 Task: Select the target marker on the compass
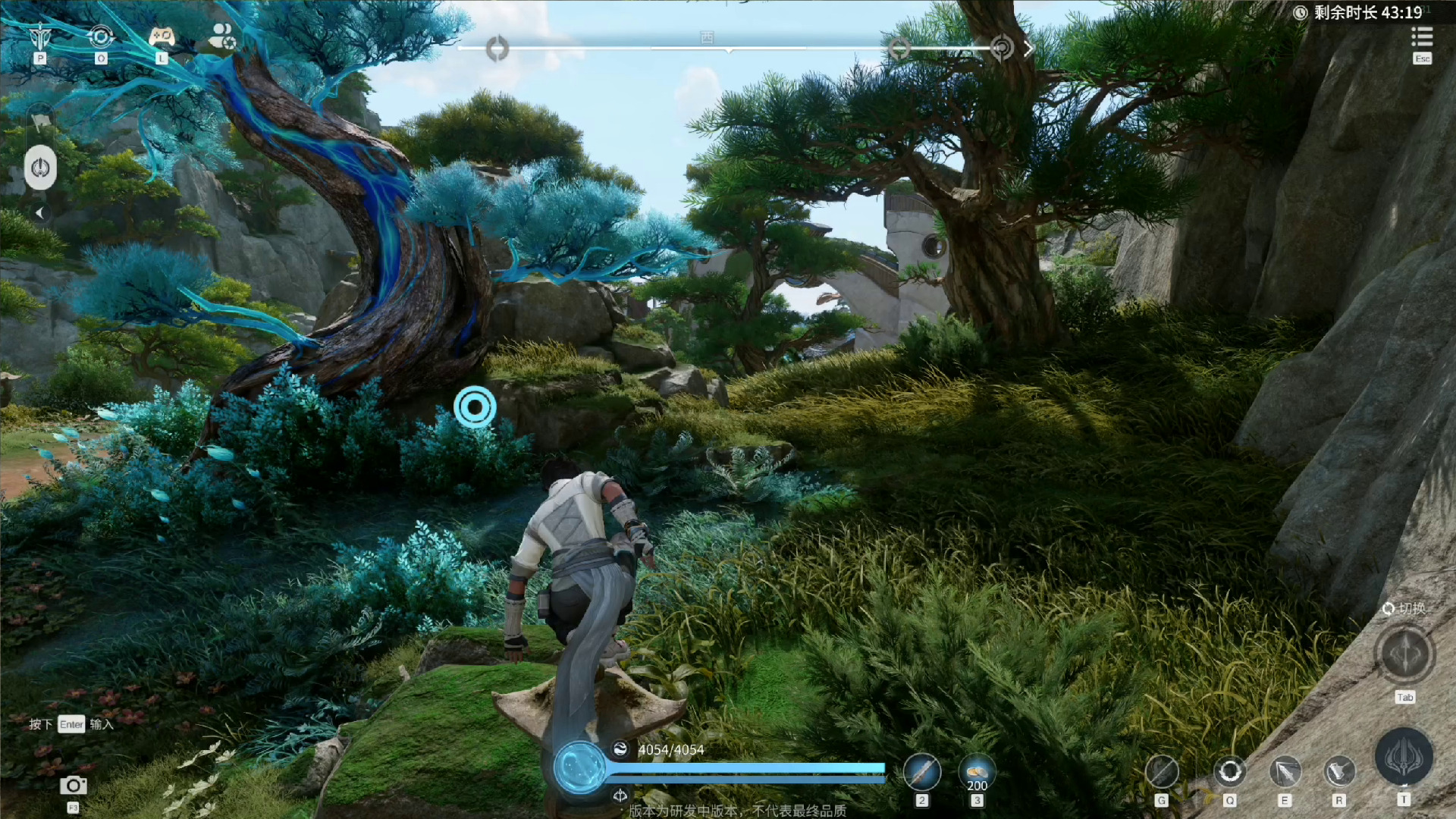[1001, 49]
